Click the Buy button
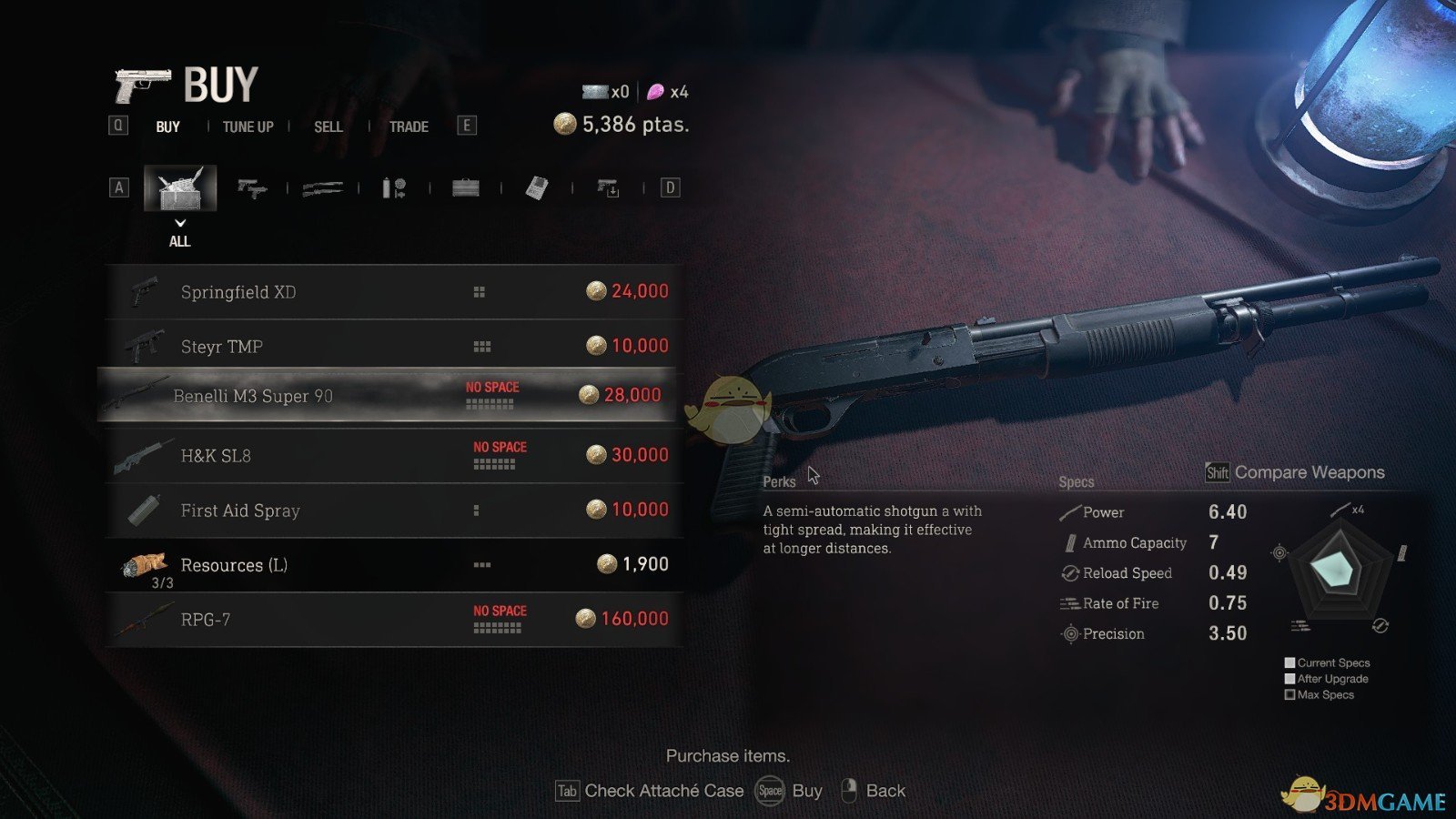This screenshot has width=1456, height=819. click(790, 791)
